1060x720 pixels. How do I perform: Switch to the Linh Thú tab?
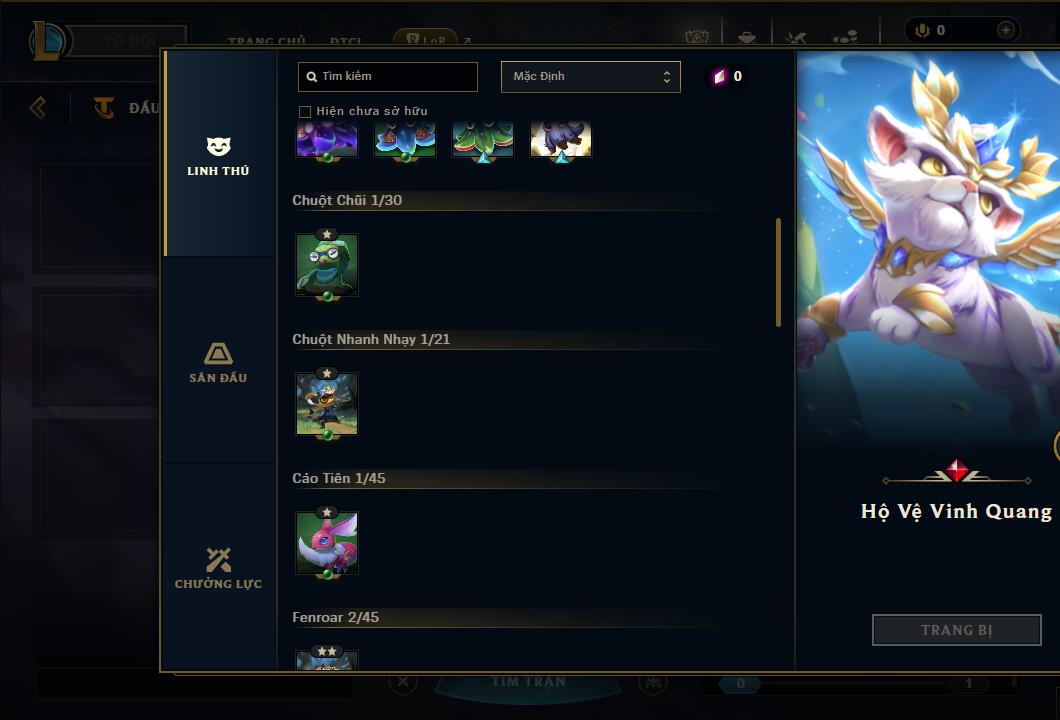218,157
